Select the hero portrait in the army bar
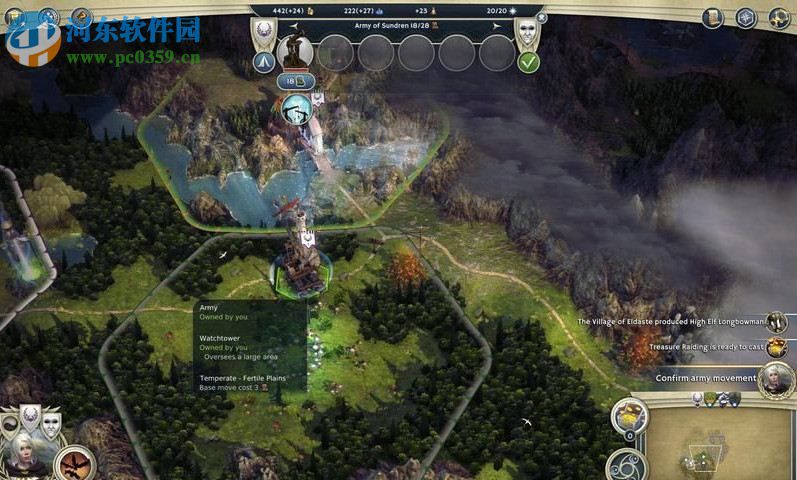Screen dimensions: 797x480 click(295, 51)
